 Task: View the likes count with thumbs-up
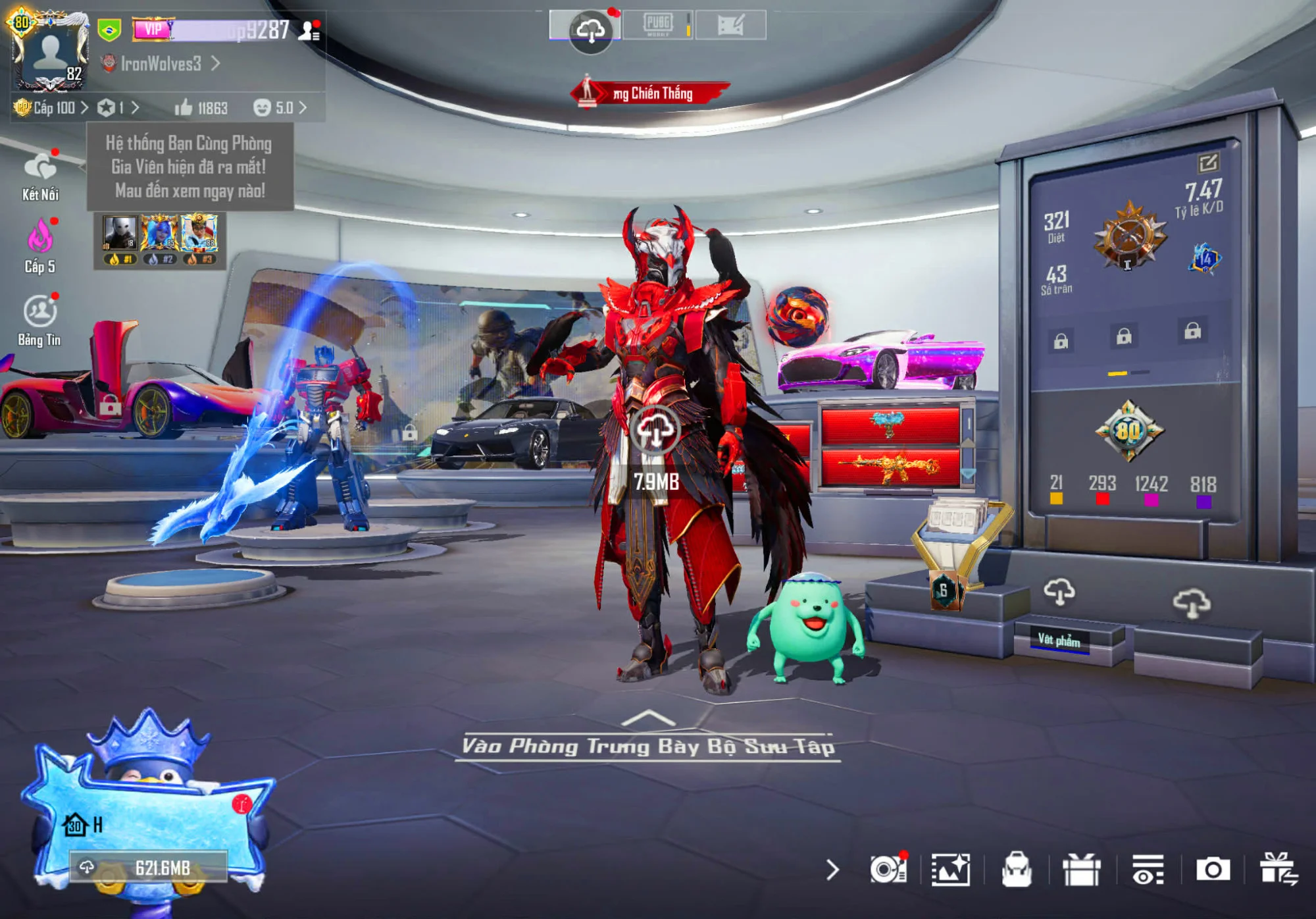click(201, 108)
